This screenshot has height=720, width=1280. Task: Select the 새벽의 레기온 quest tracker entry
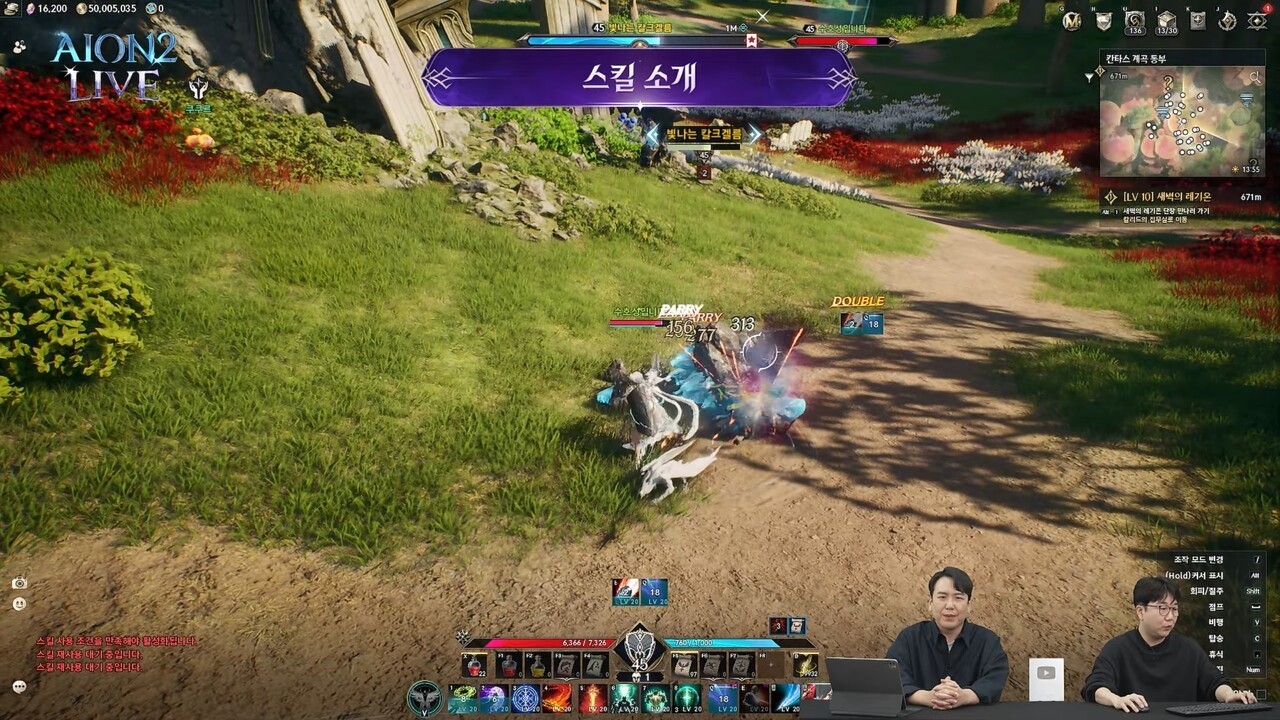coord(1182,203)
